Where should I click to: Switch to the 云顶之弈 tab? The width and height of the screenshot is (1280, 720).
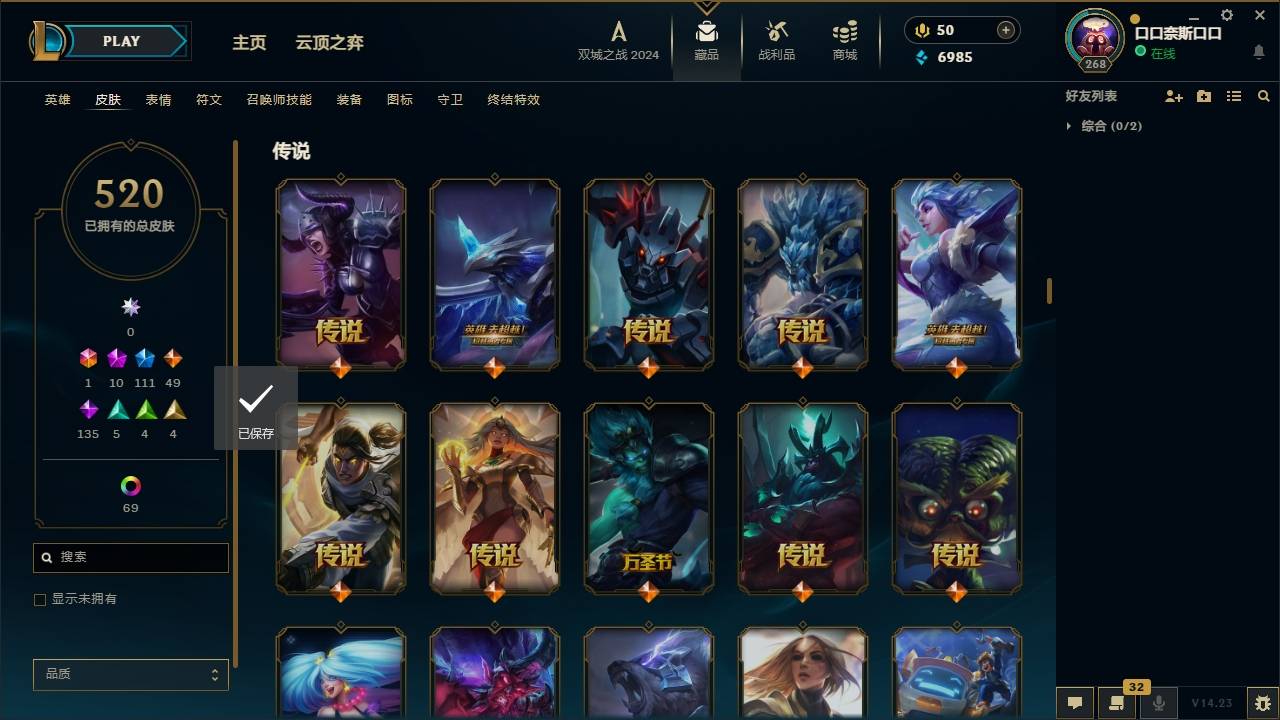(331, 42)
